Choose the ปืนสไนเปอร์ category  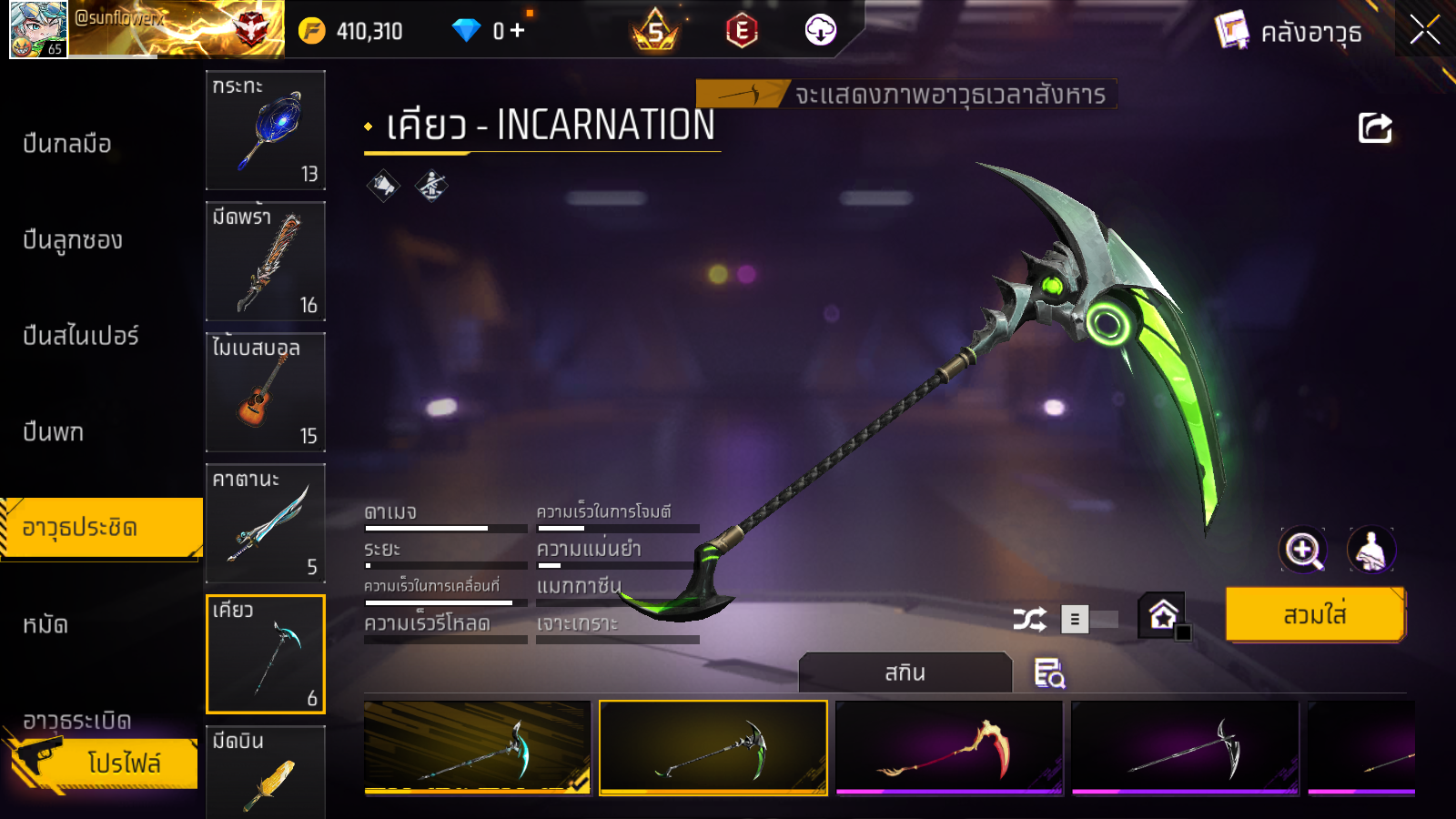[x=81, y=336]
